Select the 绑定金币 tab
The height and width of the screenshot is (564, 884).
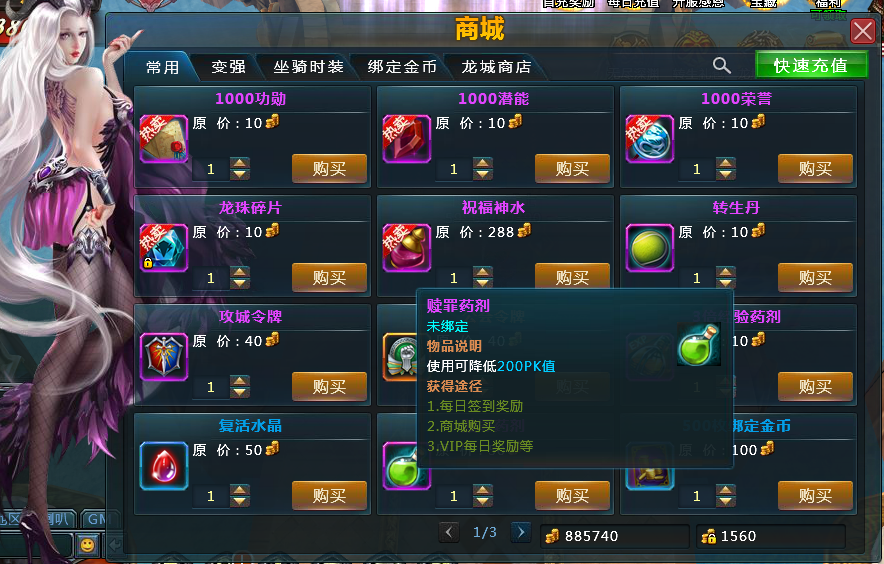click(x=402, y=67)
